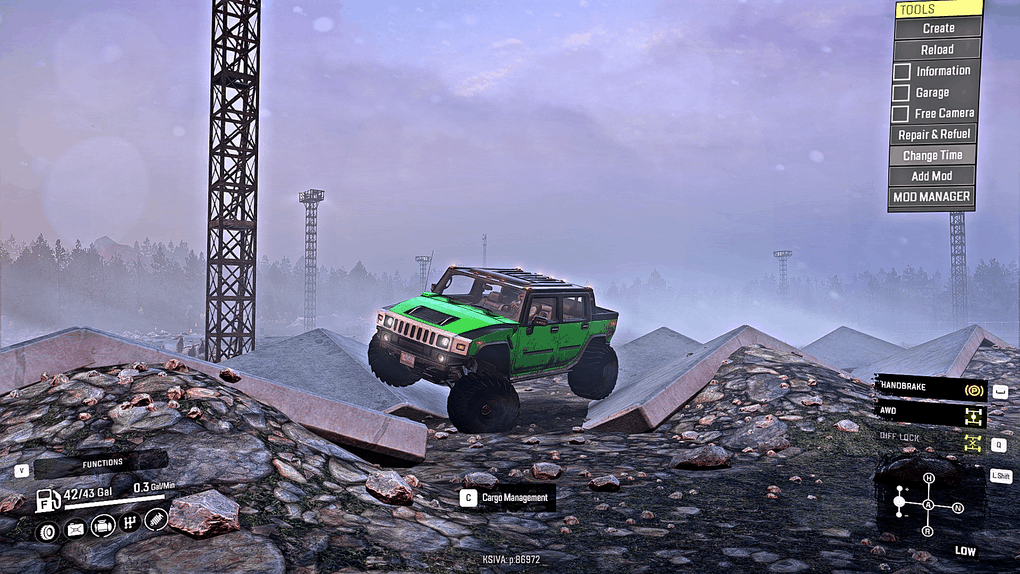Screen dimensions: 1020x574
Task: Toggle the Information checkbox
Action: (x=901, y=72)
